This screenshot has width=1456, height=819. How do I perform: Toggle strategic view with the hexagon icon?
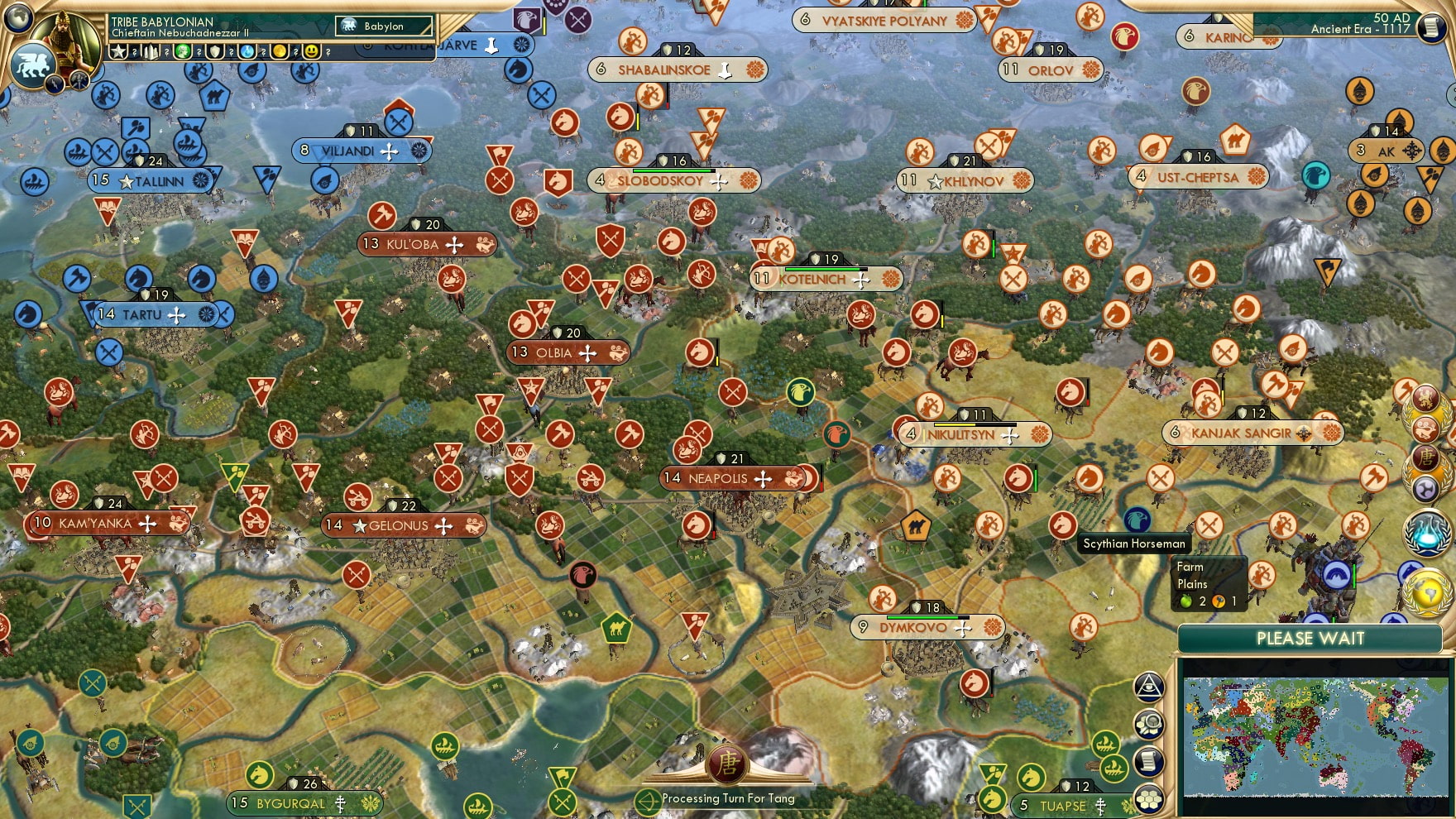click(x=1149, y=797)
